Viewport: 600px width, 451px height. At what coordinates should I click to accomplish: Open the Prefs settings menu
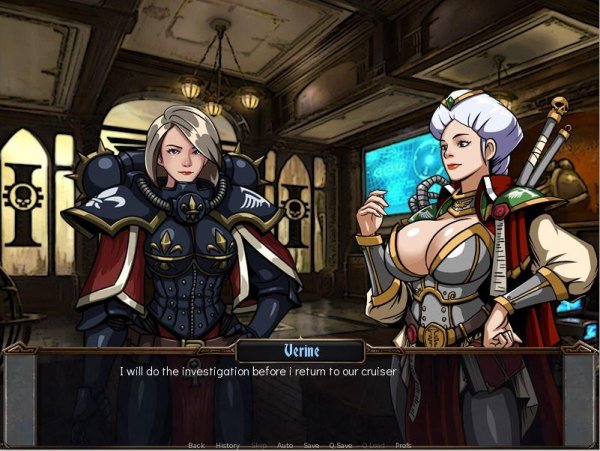coord(403,445)
